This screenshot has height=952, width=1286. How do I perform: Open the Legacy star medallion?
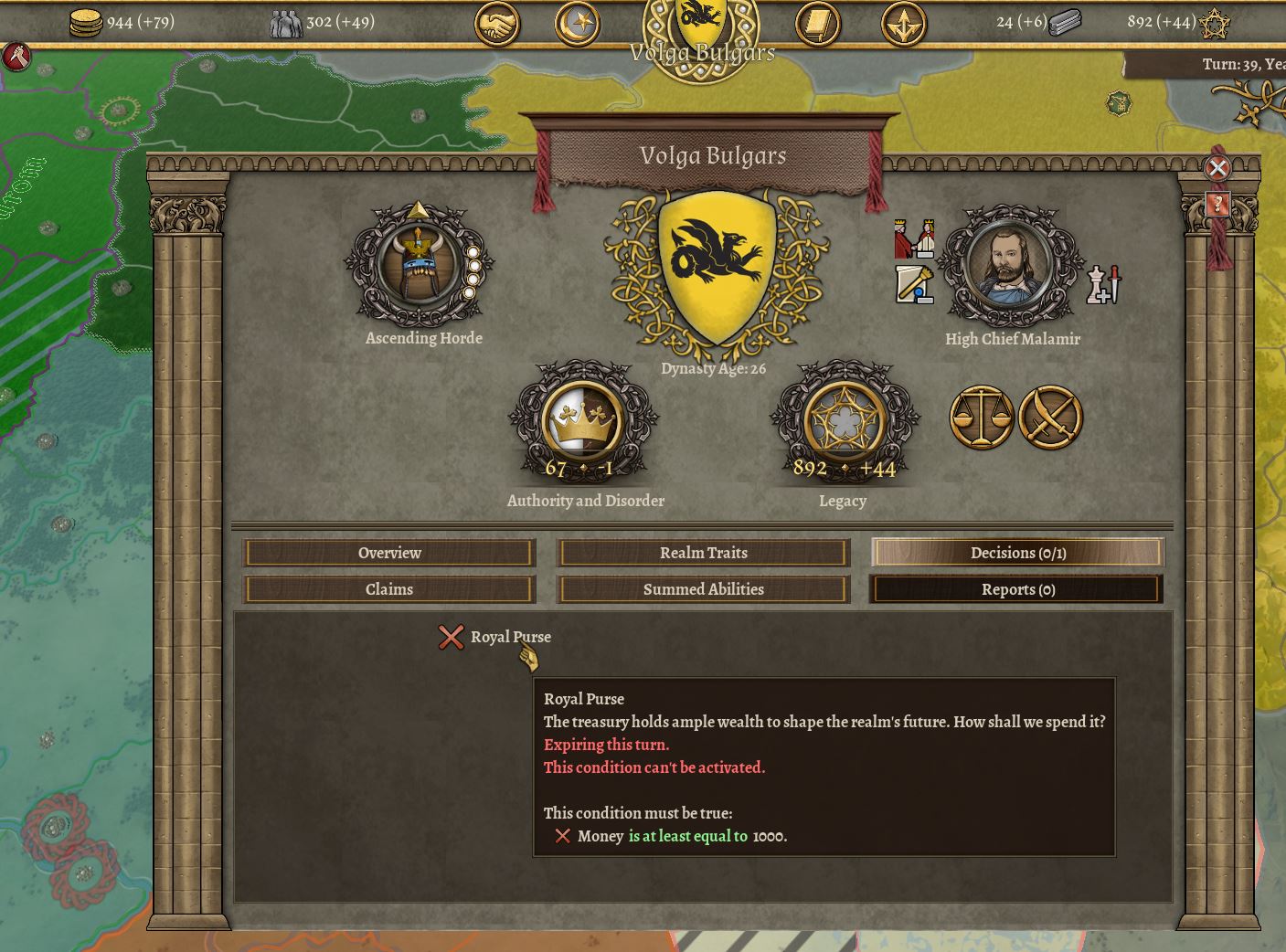click(x=844, y=423)
